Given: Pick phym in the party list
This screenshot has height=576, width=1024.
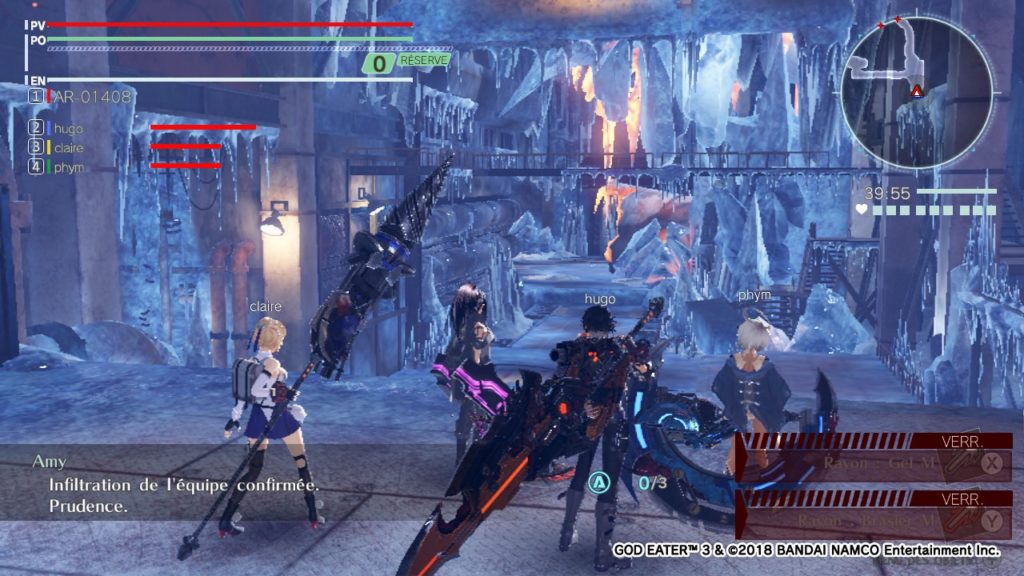Looking at the screenshot, I should point(69,167).
